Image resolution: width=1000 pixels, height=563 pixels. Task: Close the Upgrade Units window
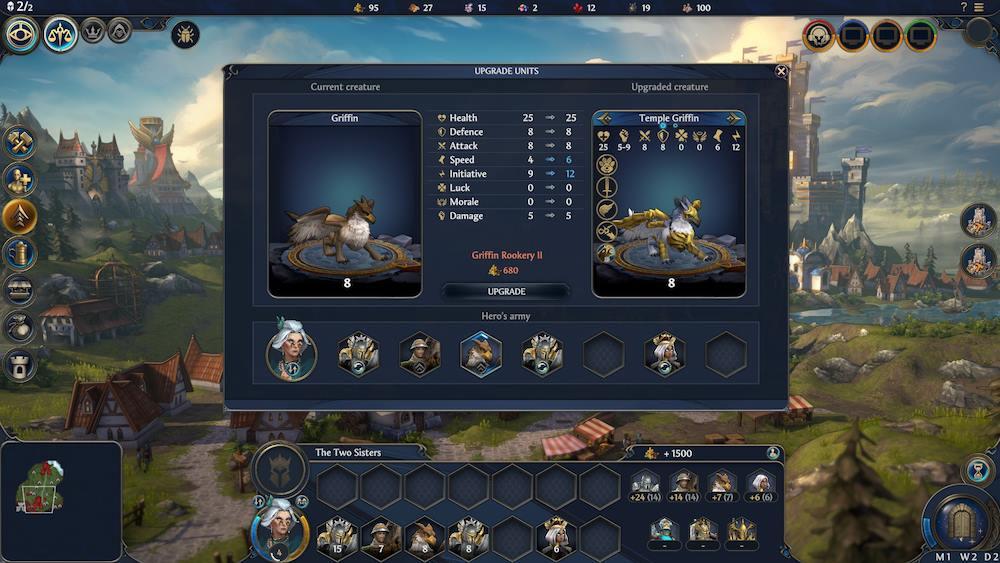[781, 71]
